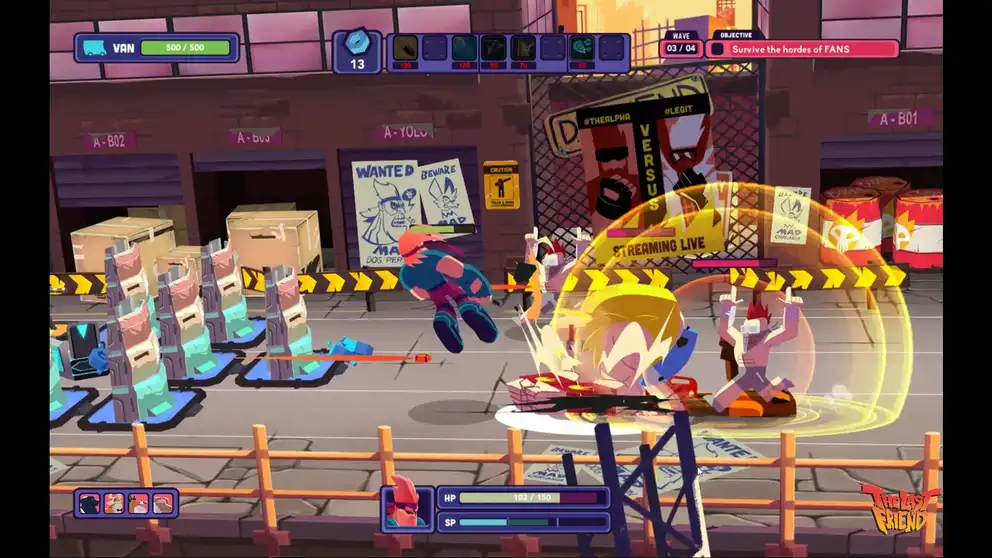Choose the yellow-background item slot in hotbar
992x558 pixels.
click(x=405, y=48)
